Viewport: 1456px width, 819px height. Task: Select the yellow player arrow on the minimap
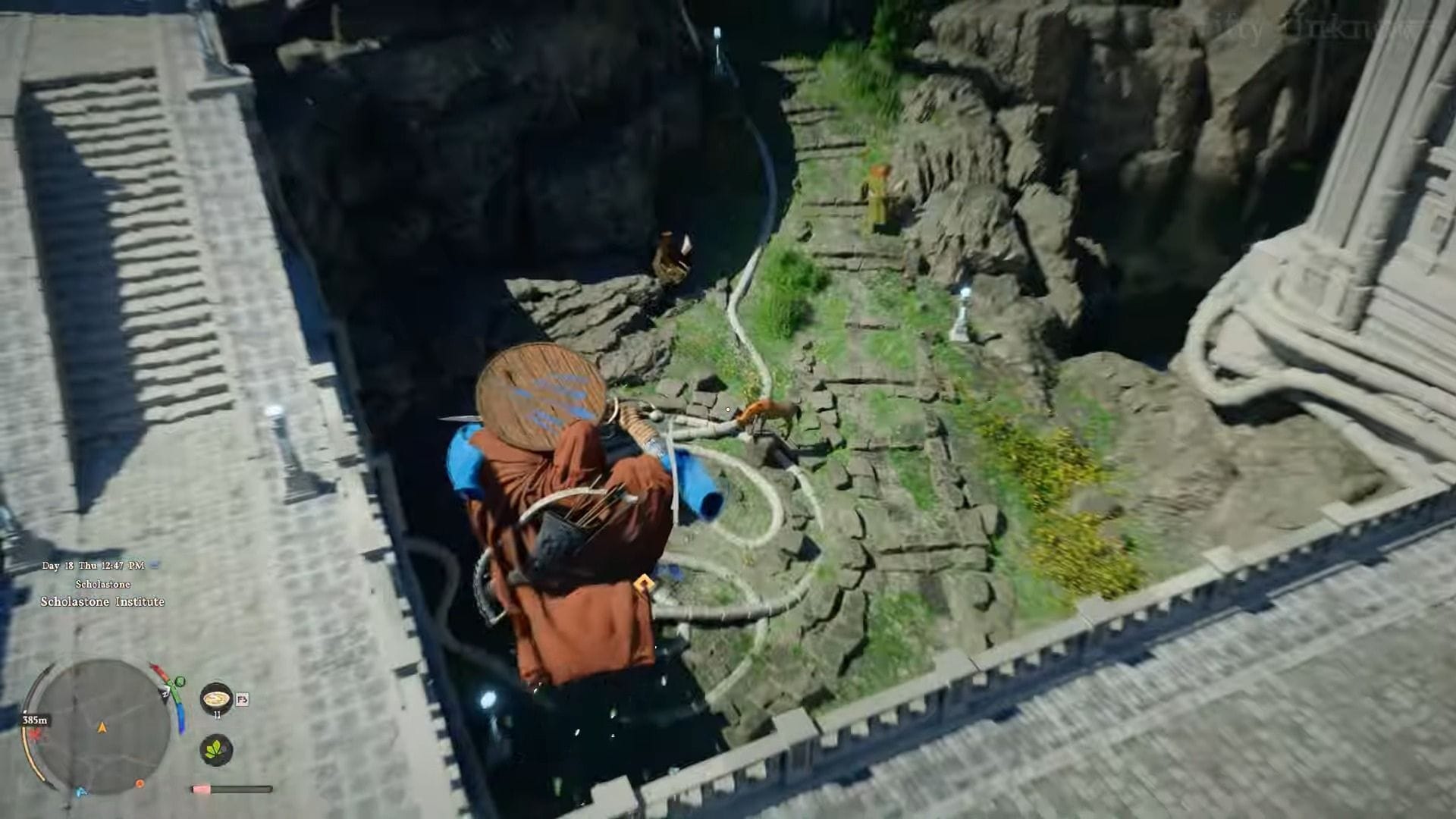coord(102,727)
